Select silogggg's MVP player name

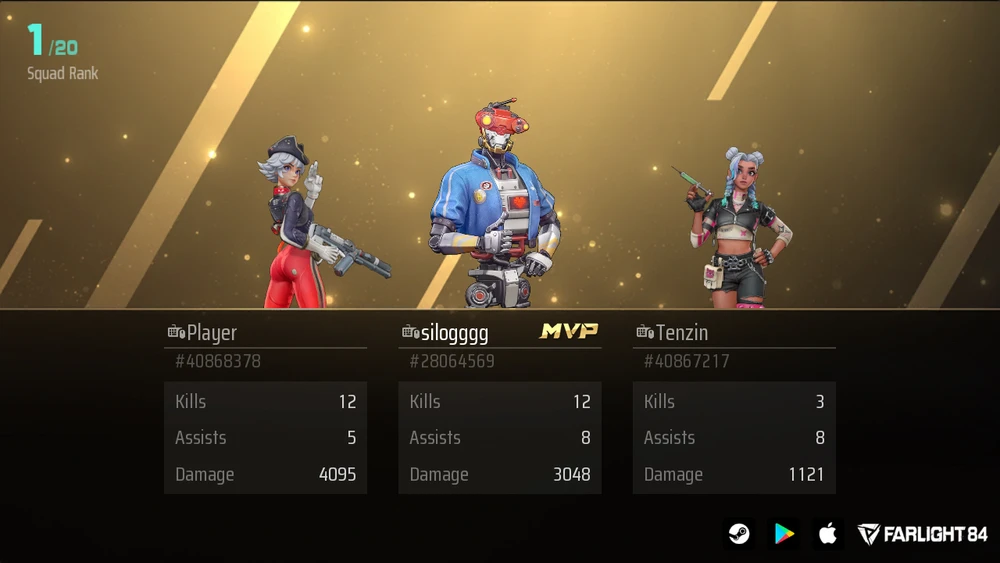(455, 333)
